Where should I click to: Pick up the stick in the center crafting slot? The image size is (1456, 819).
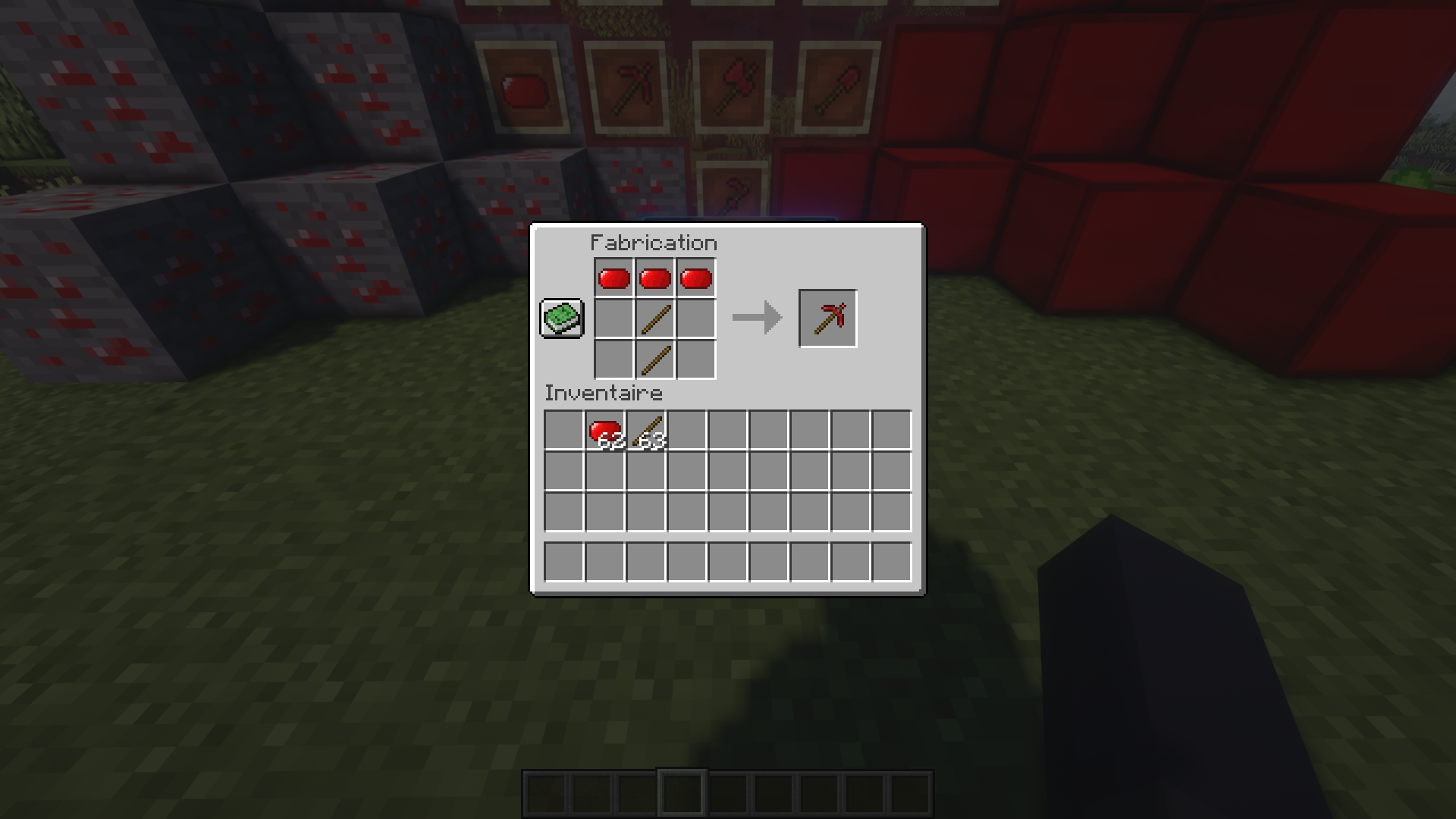(654, 318)
